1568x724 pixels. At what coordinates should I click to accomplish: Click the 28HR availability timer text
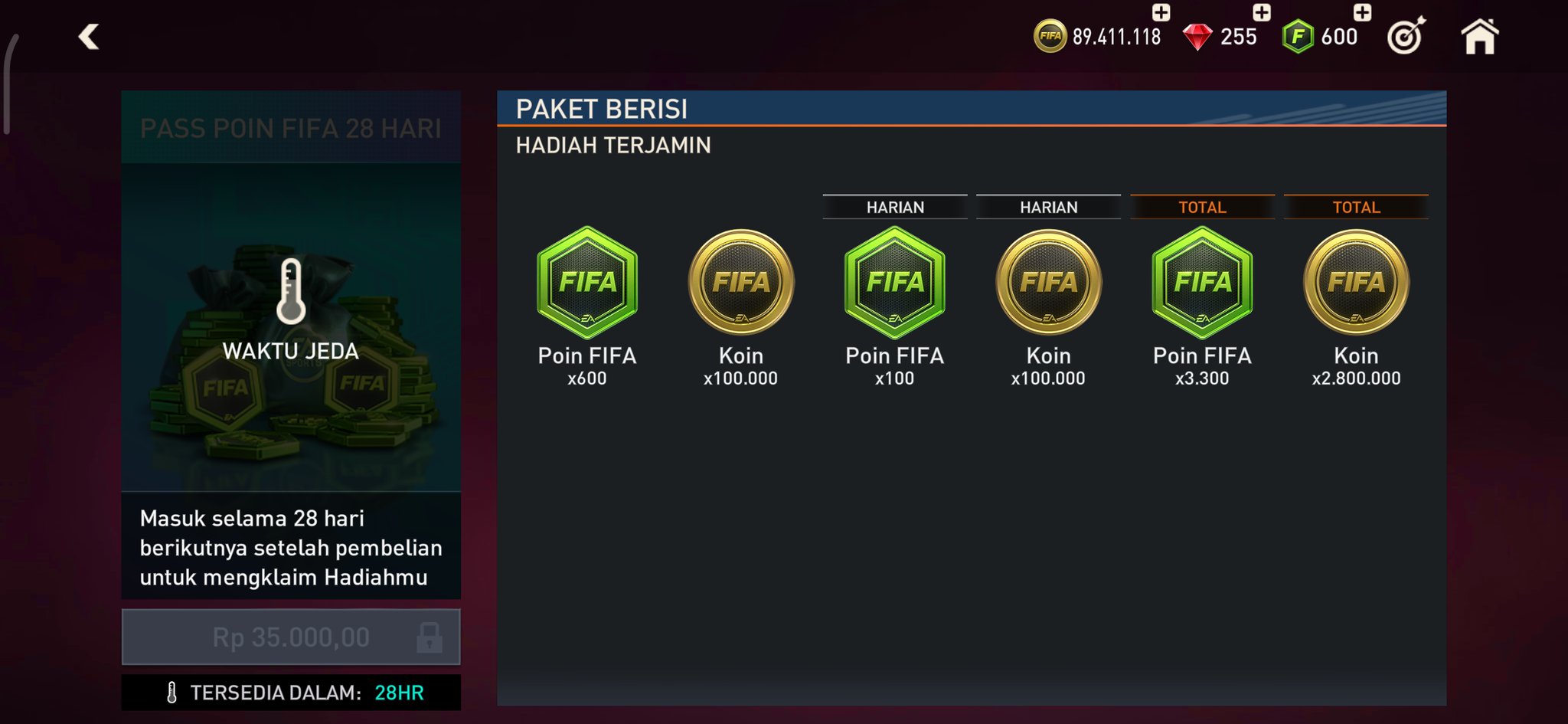click(x=399, y=690)
